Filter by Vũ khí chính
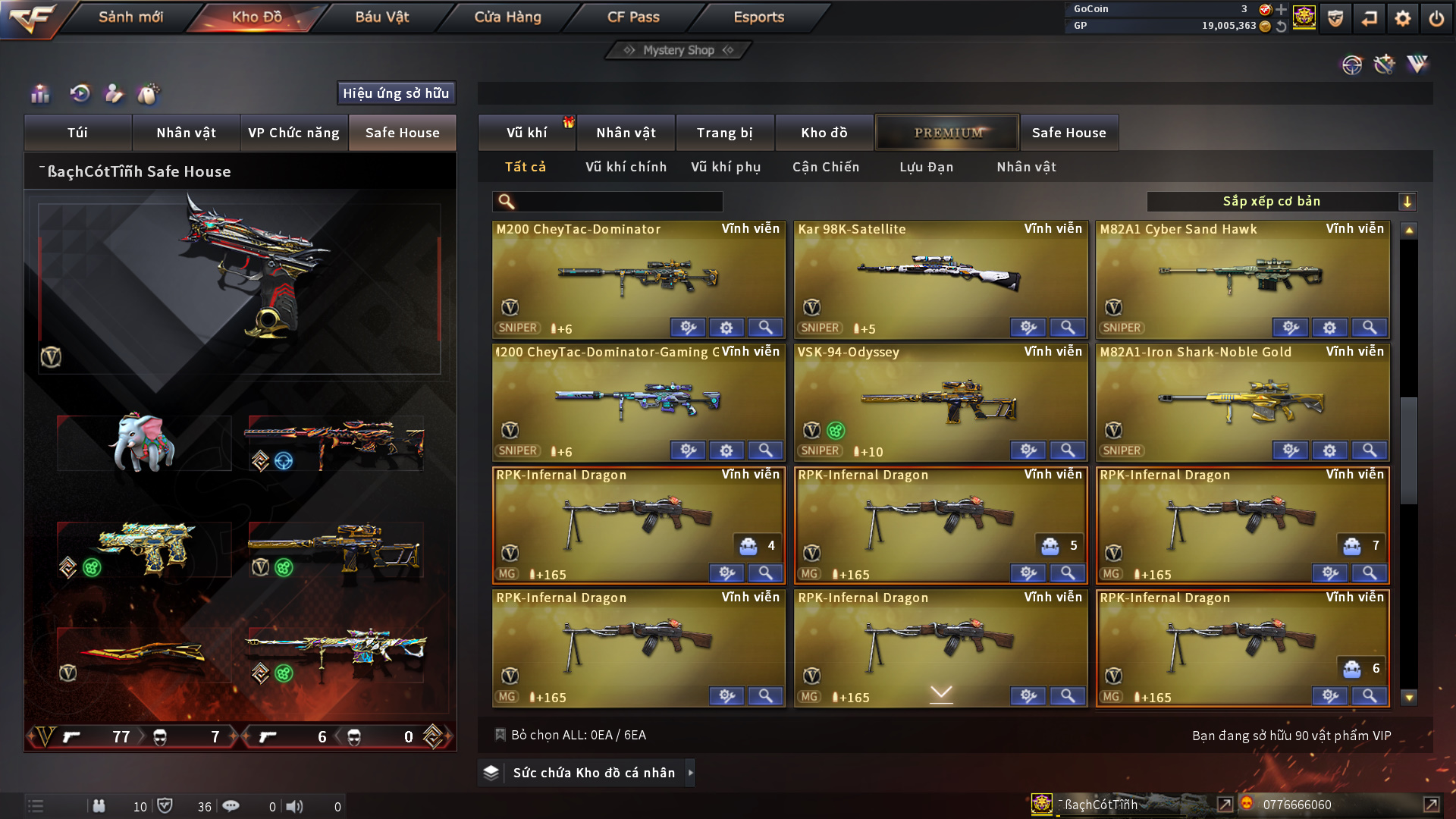Image resolution: width=1456 pixels, height=819 pixels. point(626,167)
